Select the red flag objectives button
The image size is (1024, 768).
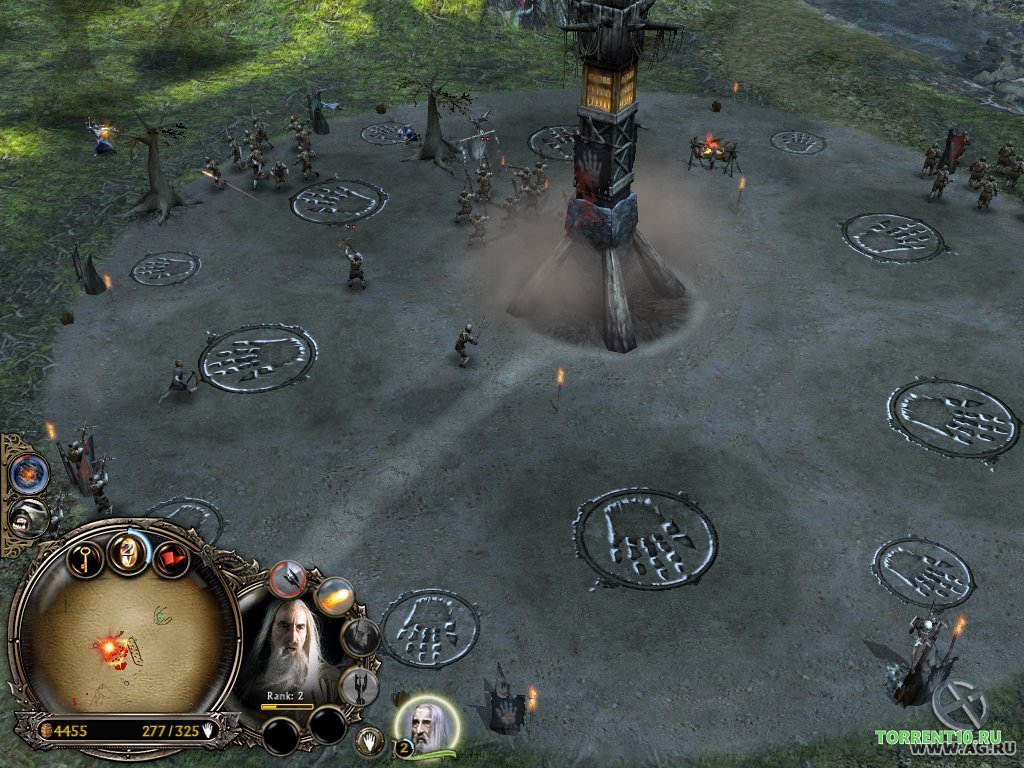(x=171, y=558)
